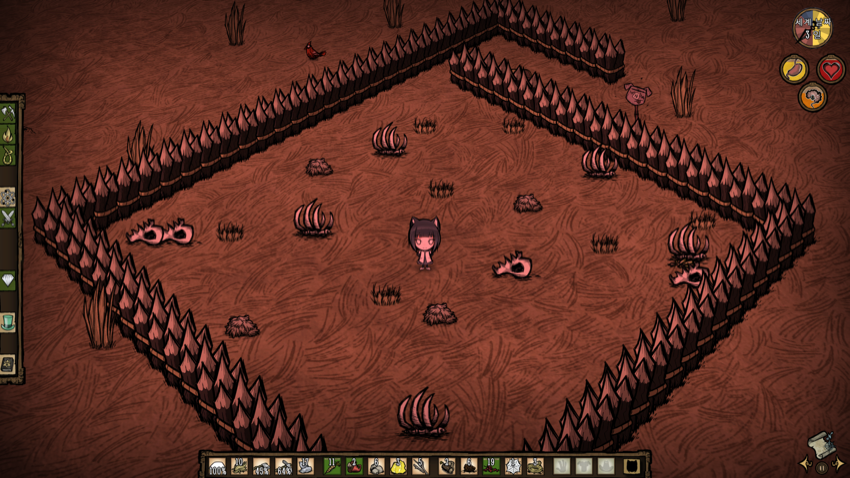Select the inventory item showing 64%
The width and height of the screenshot is (850, 478).
pyautogui.click(x=283, y=466)
